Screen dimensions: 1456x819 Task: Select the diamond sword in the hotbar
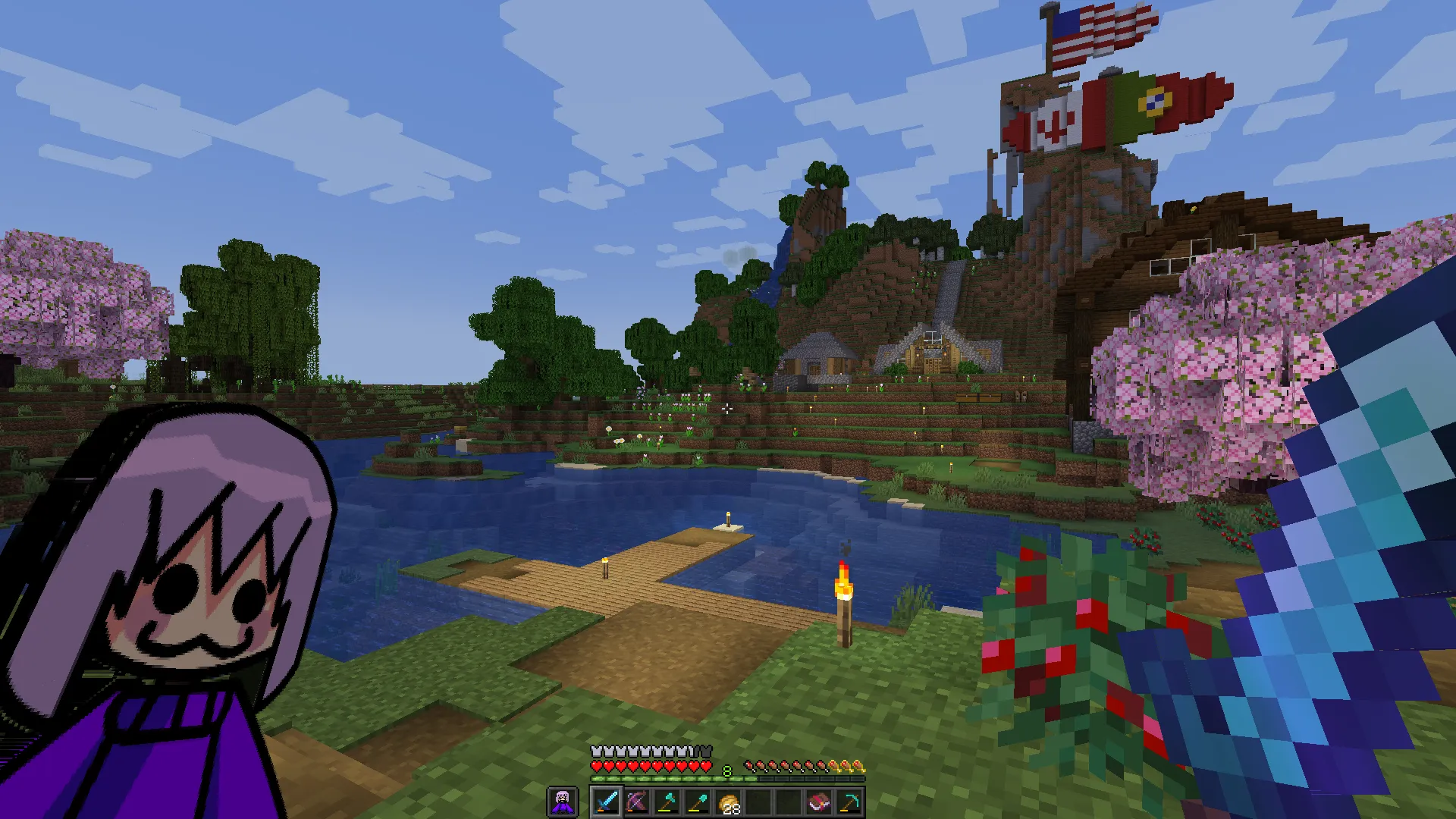607,802
